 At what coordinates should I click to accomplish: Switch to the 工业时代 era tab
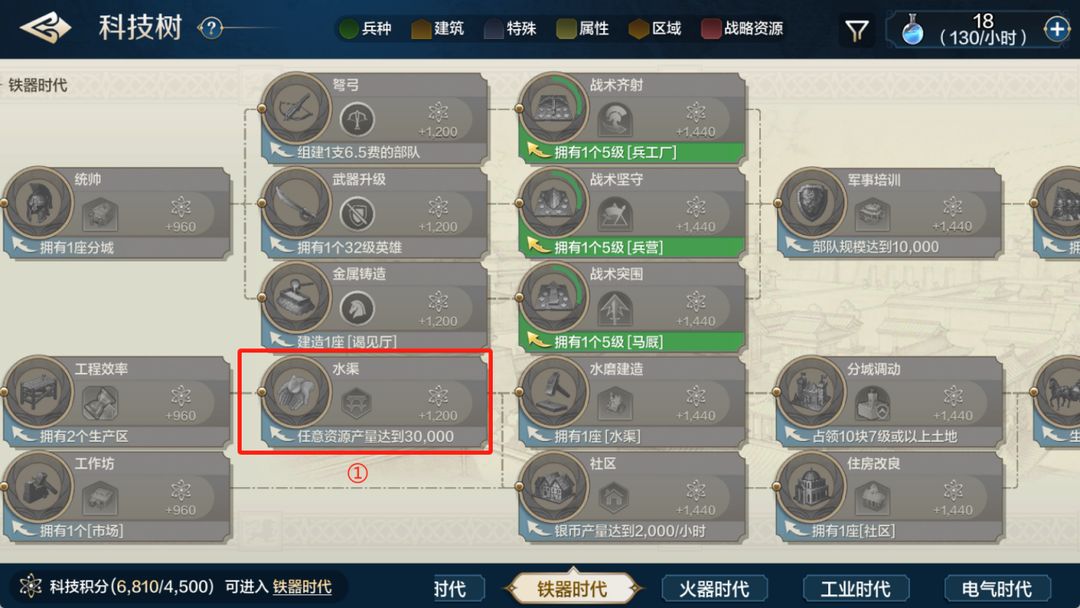tap(855, 588)
